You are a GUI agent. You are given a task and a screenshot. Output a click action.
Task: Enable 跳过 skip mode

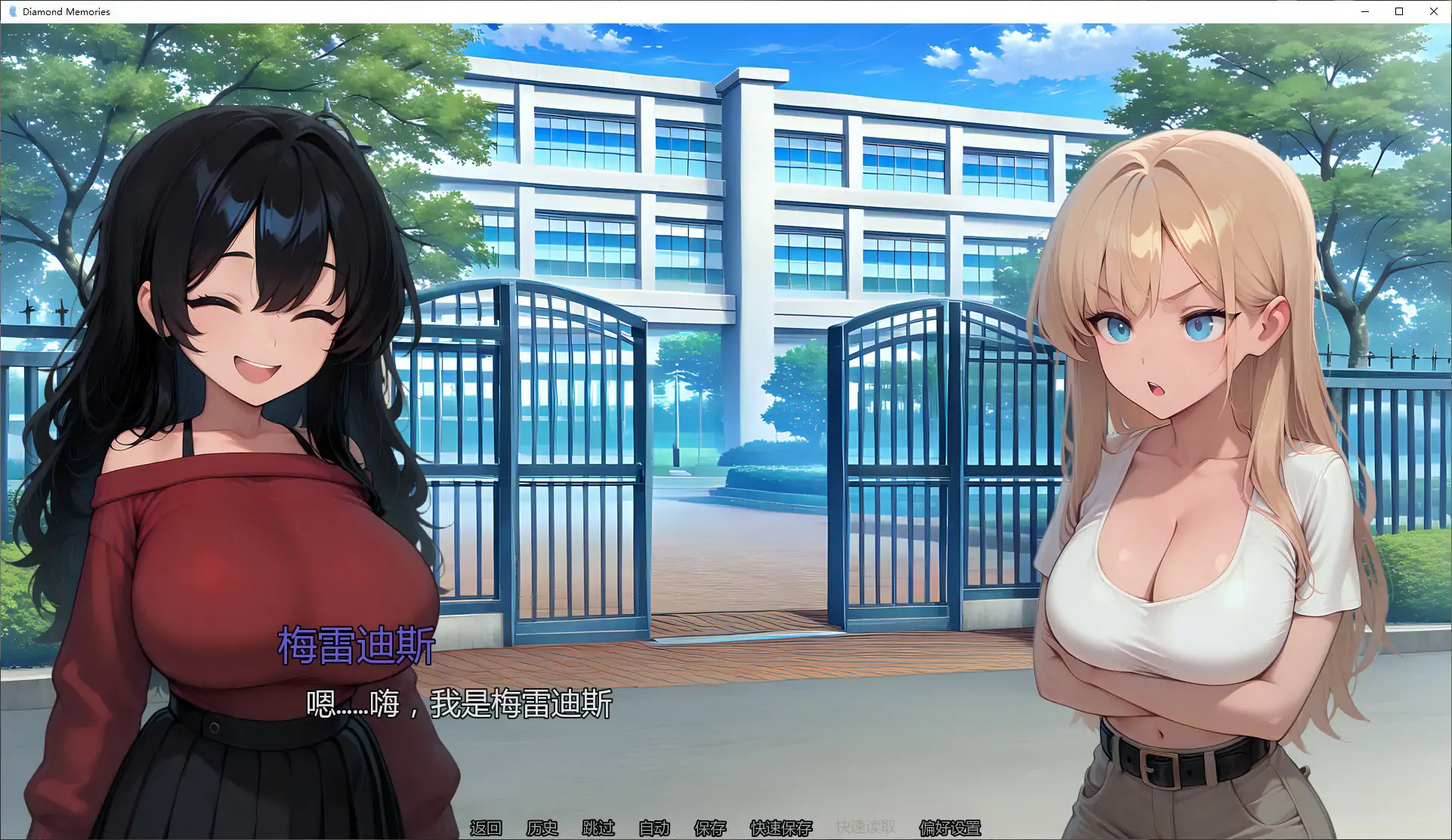click(598, 828)
